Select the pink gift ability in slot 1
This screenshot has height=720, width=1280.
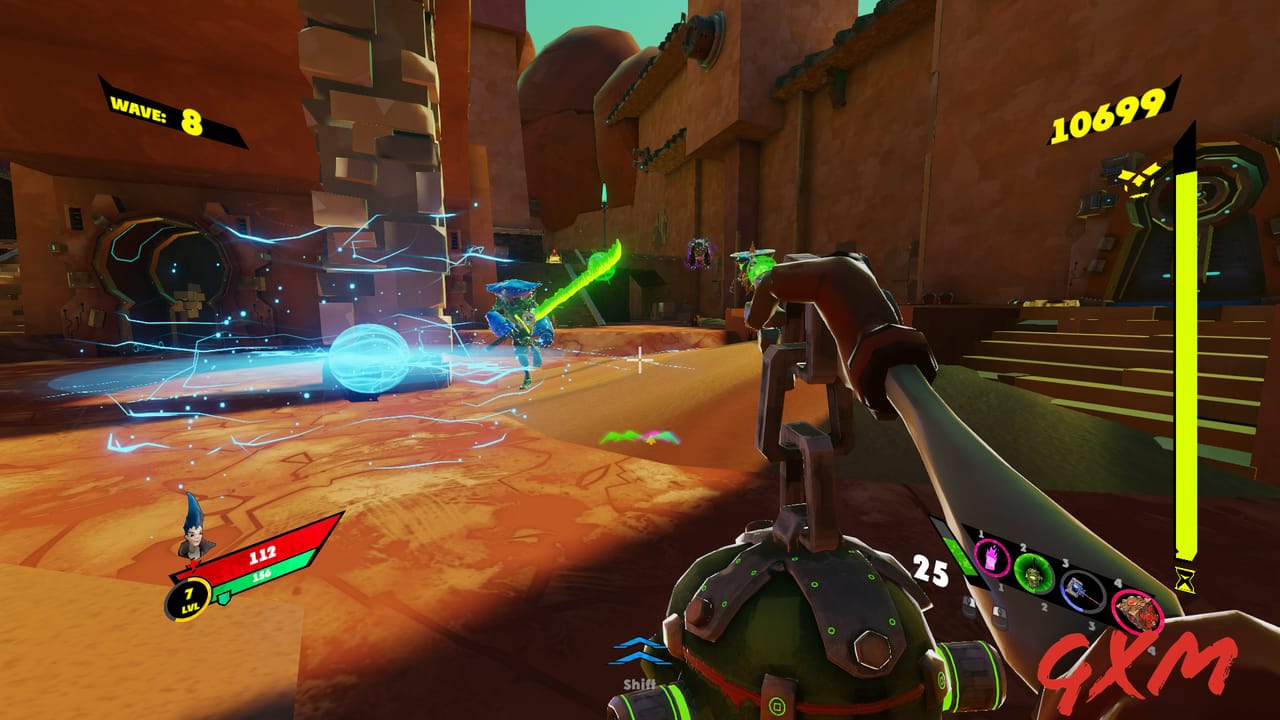991,560
